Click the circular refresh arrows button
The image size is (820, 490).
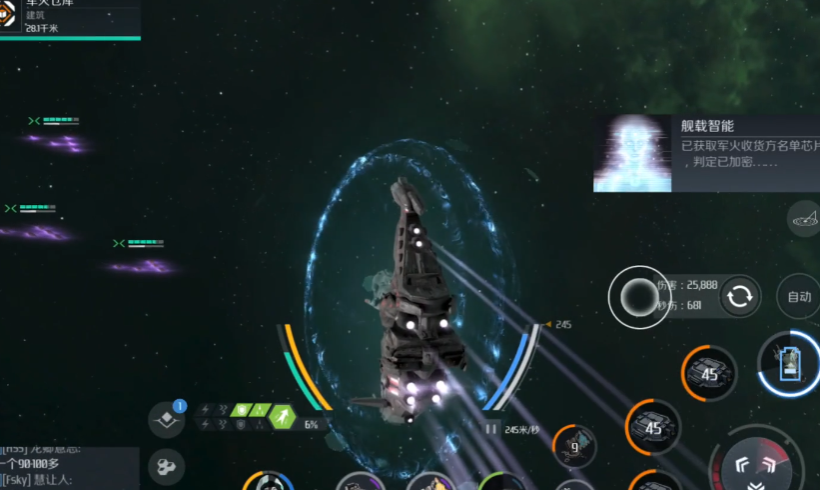click(x=741, y=296)
